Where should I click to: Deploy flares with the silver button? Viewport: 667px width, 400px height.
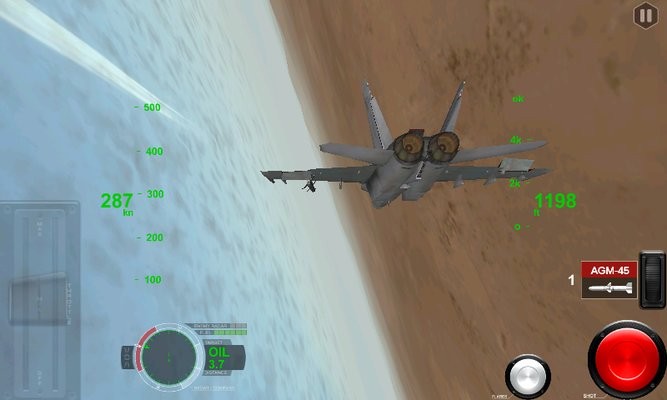(x=527, y=377)
